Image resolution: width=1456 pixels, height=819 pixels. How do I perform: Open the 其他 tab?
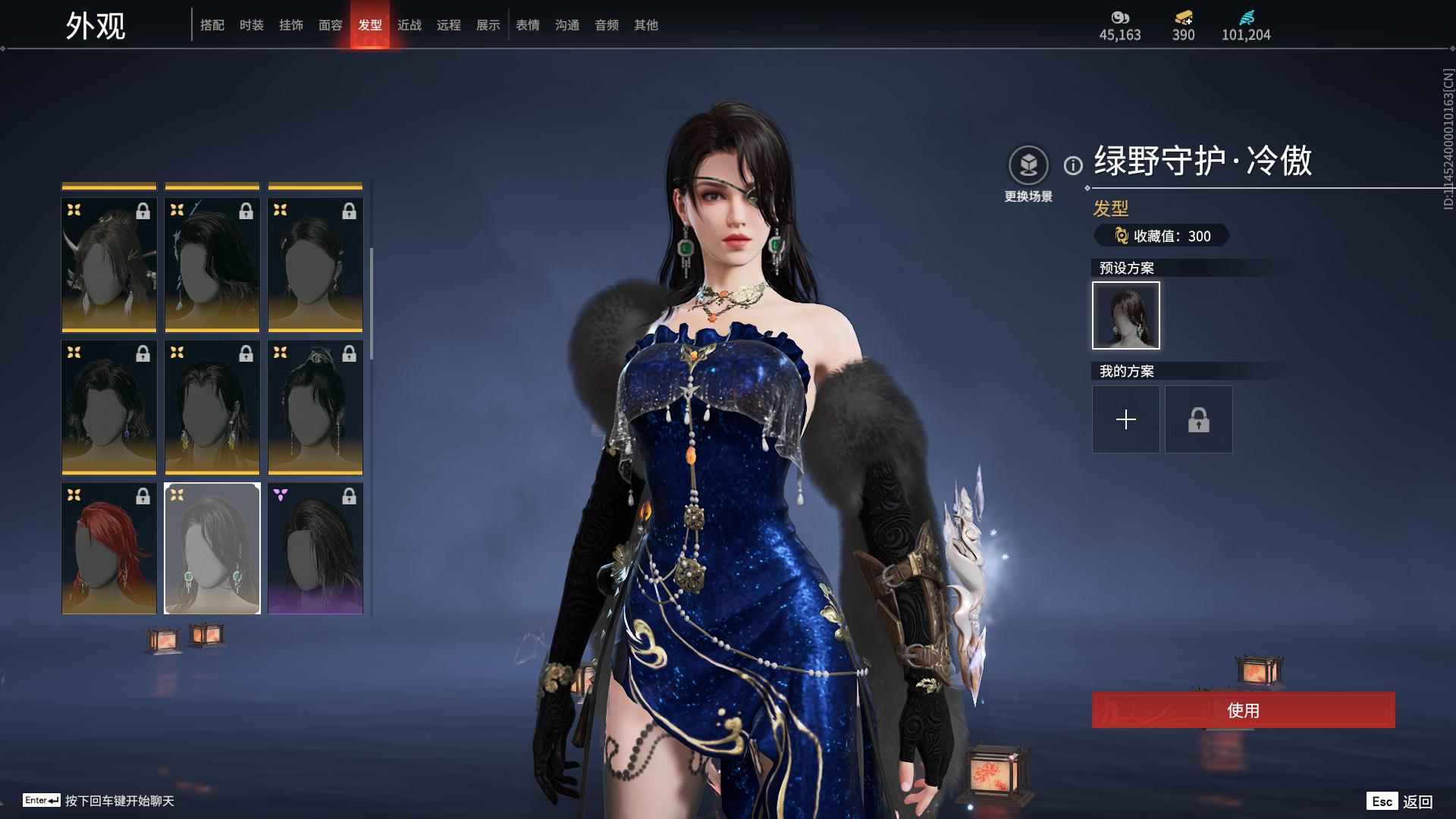646,25
